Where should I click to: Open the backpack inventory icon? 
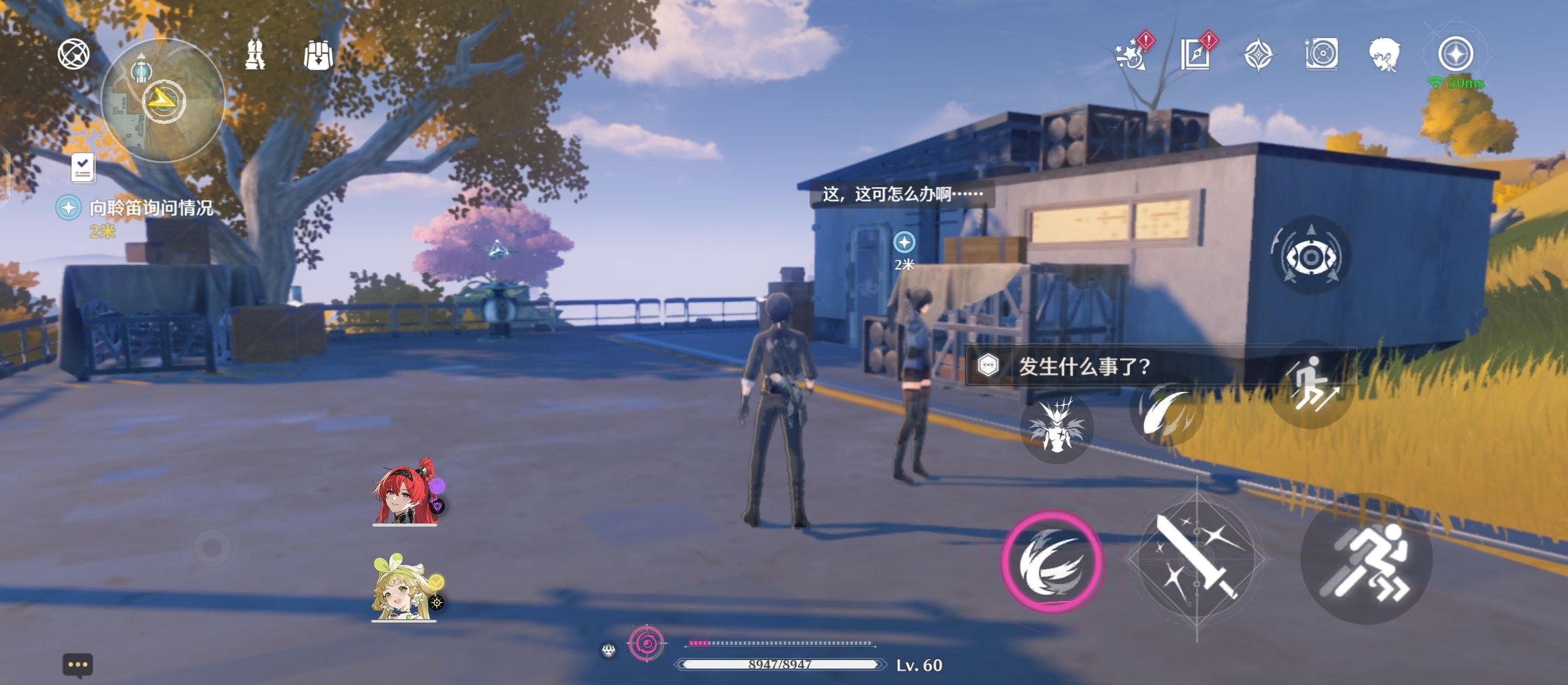(x=318, y=55)
